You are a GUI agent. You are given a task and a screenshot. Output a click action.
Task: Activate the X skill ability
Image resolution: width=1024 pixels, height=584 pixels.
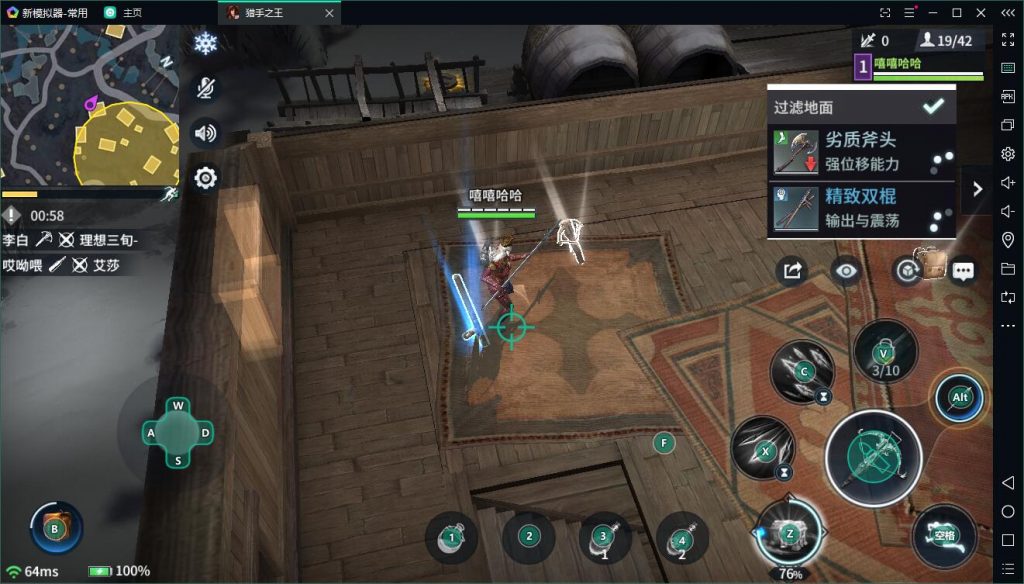point(763,448)
